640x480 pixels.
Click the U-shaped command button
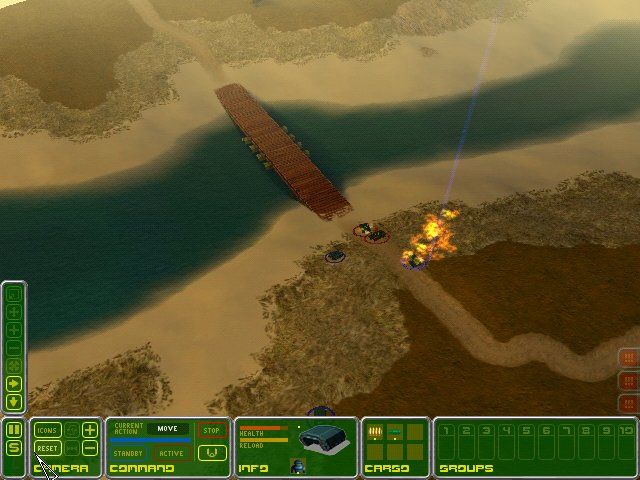click(x=211, y=452)
